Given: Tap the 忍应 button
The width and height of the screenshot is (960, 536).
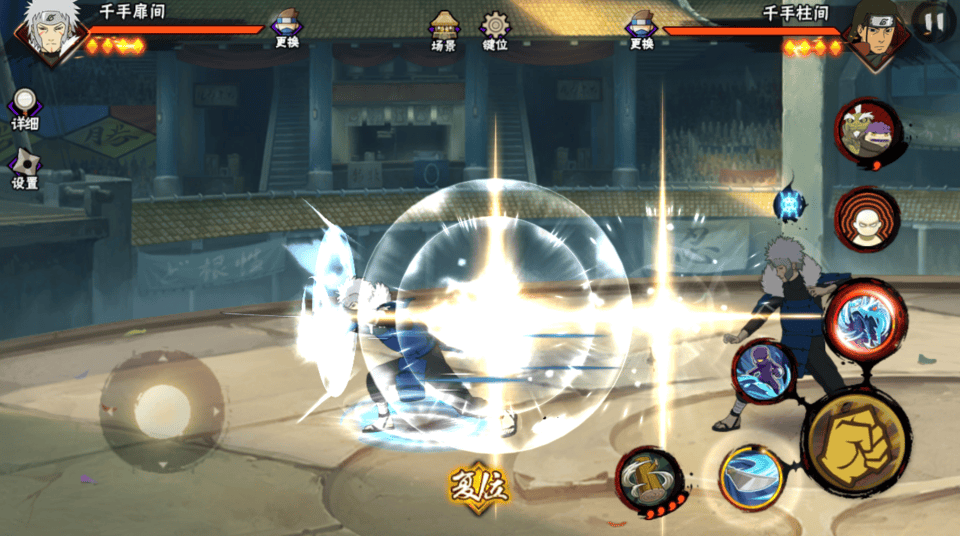Looking at the screenshot, I should pyautogui.click(x=478, y=487).
